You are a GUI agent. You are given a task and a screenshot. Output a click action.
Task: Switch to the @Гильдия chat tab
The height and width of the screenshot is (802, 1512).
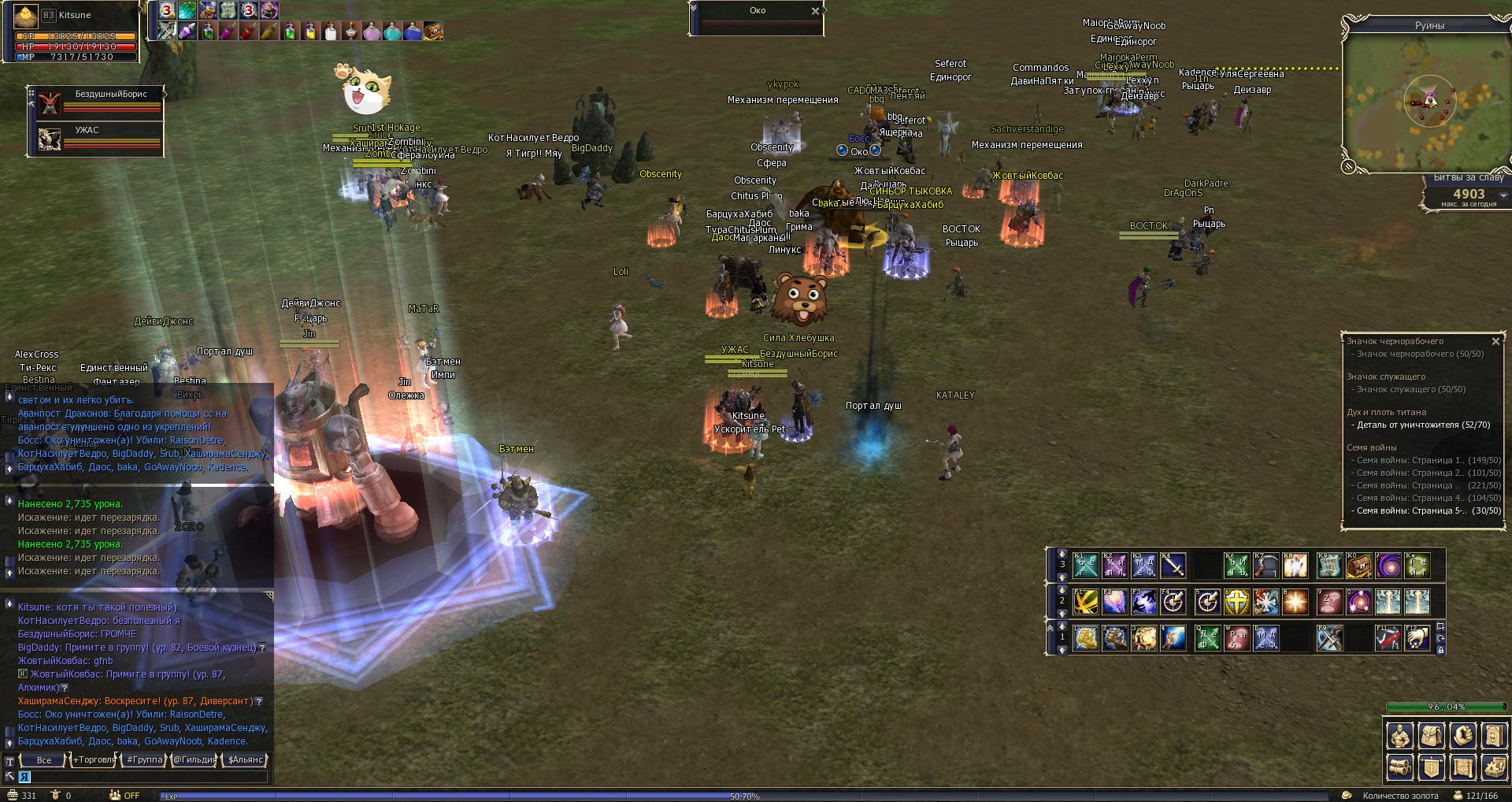194,760
